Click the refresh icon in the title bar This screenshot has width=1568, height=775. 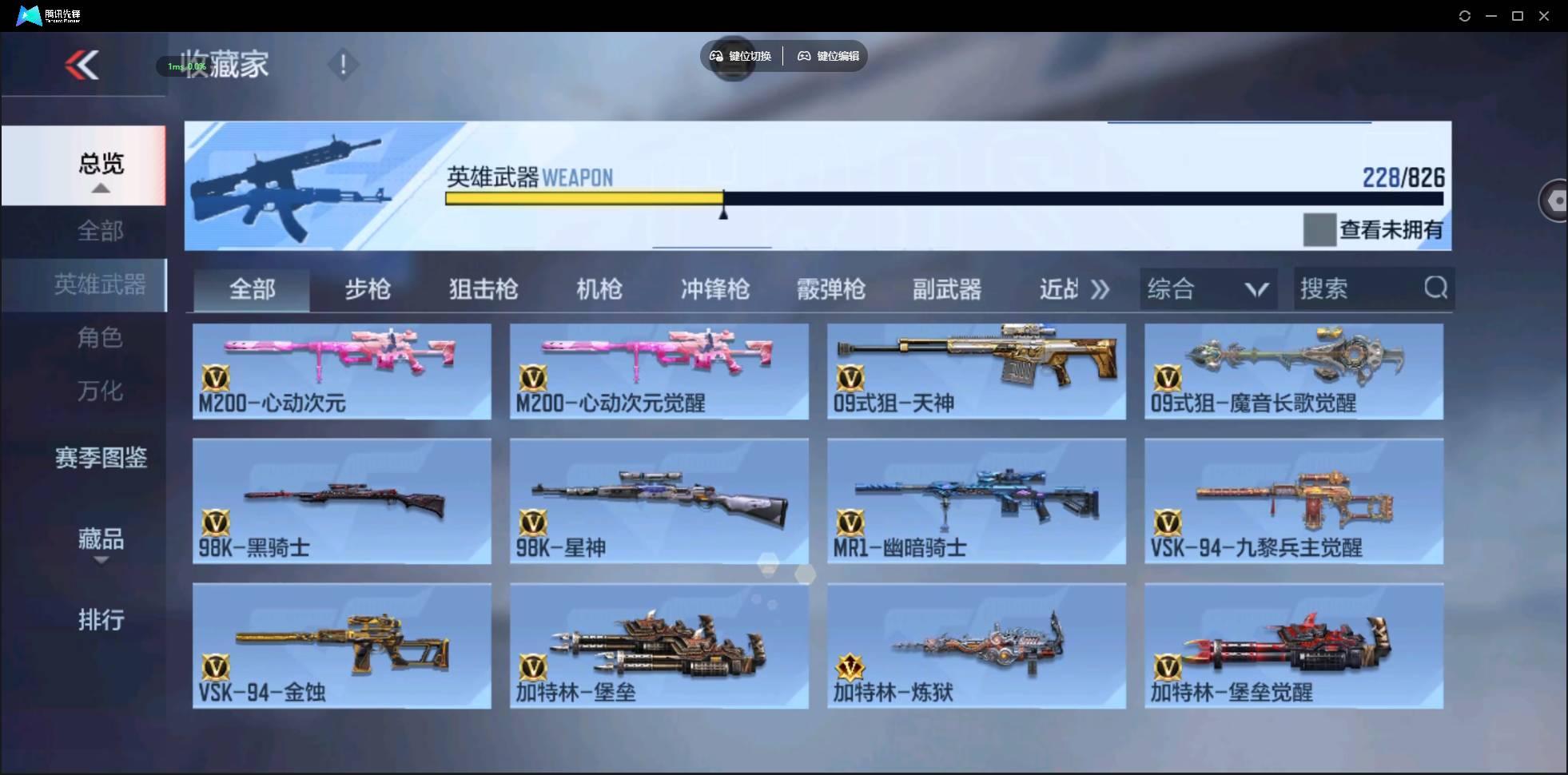click(1466, 15)
